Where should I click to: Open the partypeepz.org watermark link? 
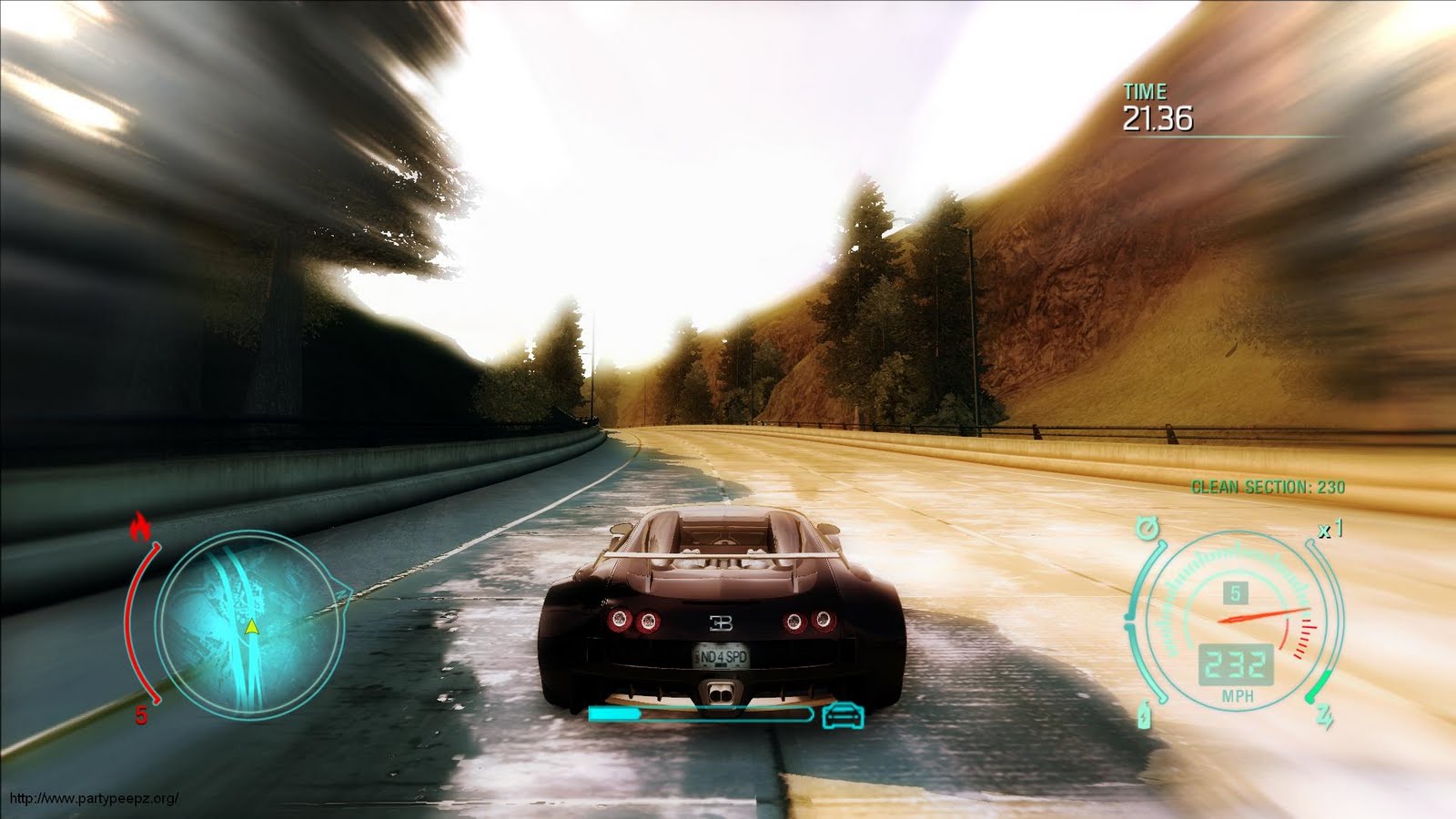pos(94,799)
